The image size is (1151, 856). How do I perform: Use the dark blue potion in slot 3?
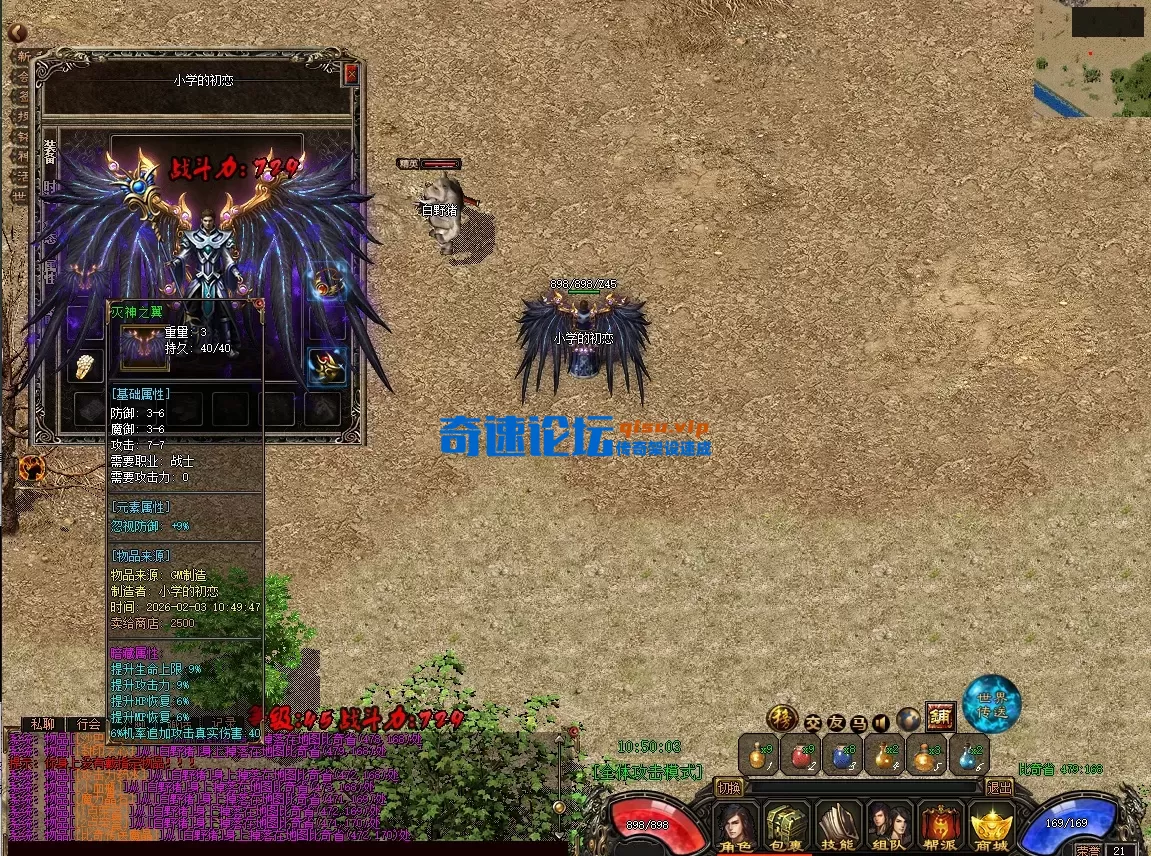click(x=843, y=754)
